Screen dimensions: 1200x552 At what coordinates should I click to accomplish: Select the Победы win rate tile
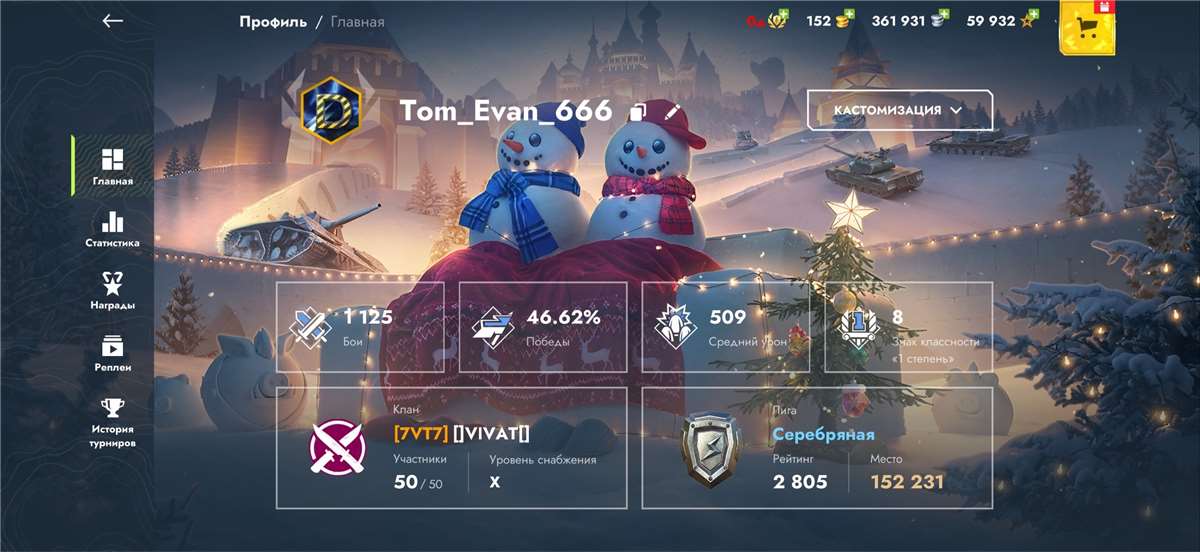[x=543, y=327]
